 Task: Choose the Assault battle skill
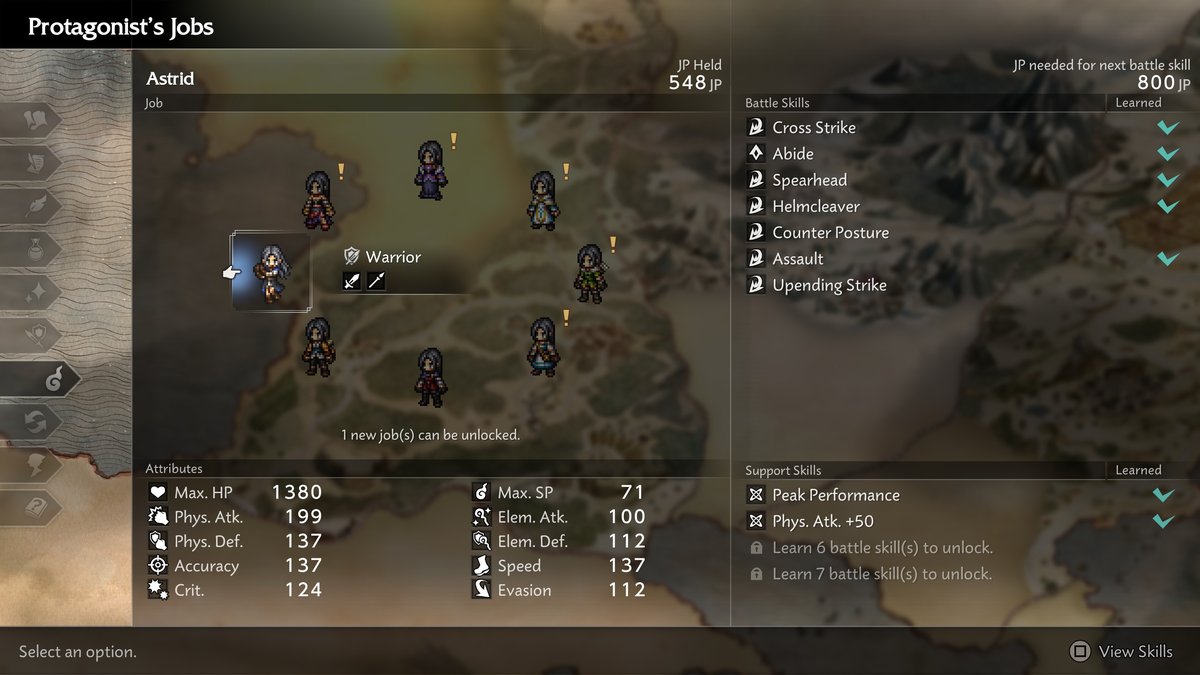(x=798, y=259)
